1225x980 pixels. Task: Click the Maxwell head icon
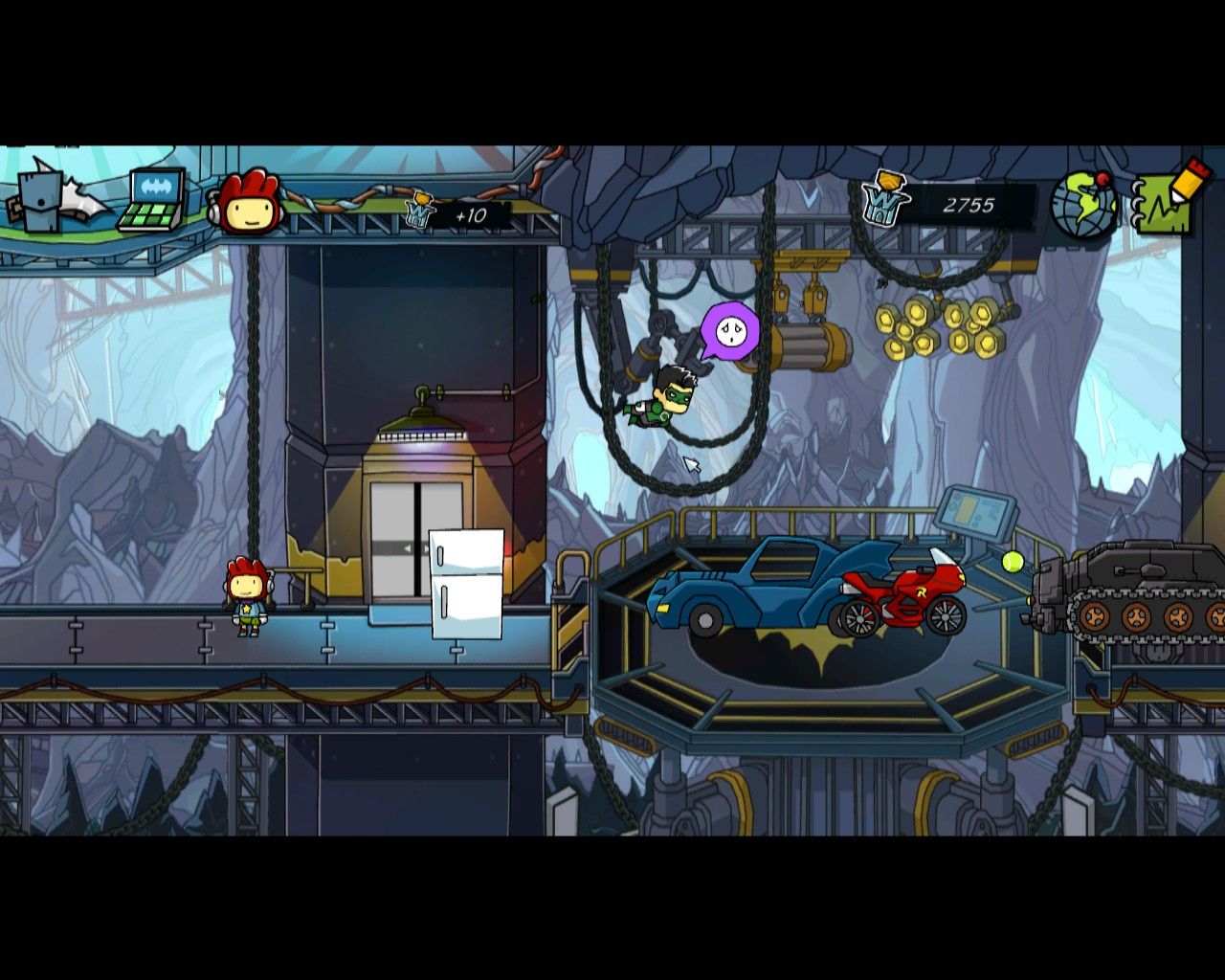249,203
